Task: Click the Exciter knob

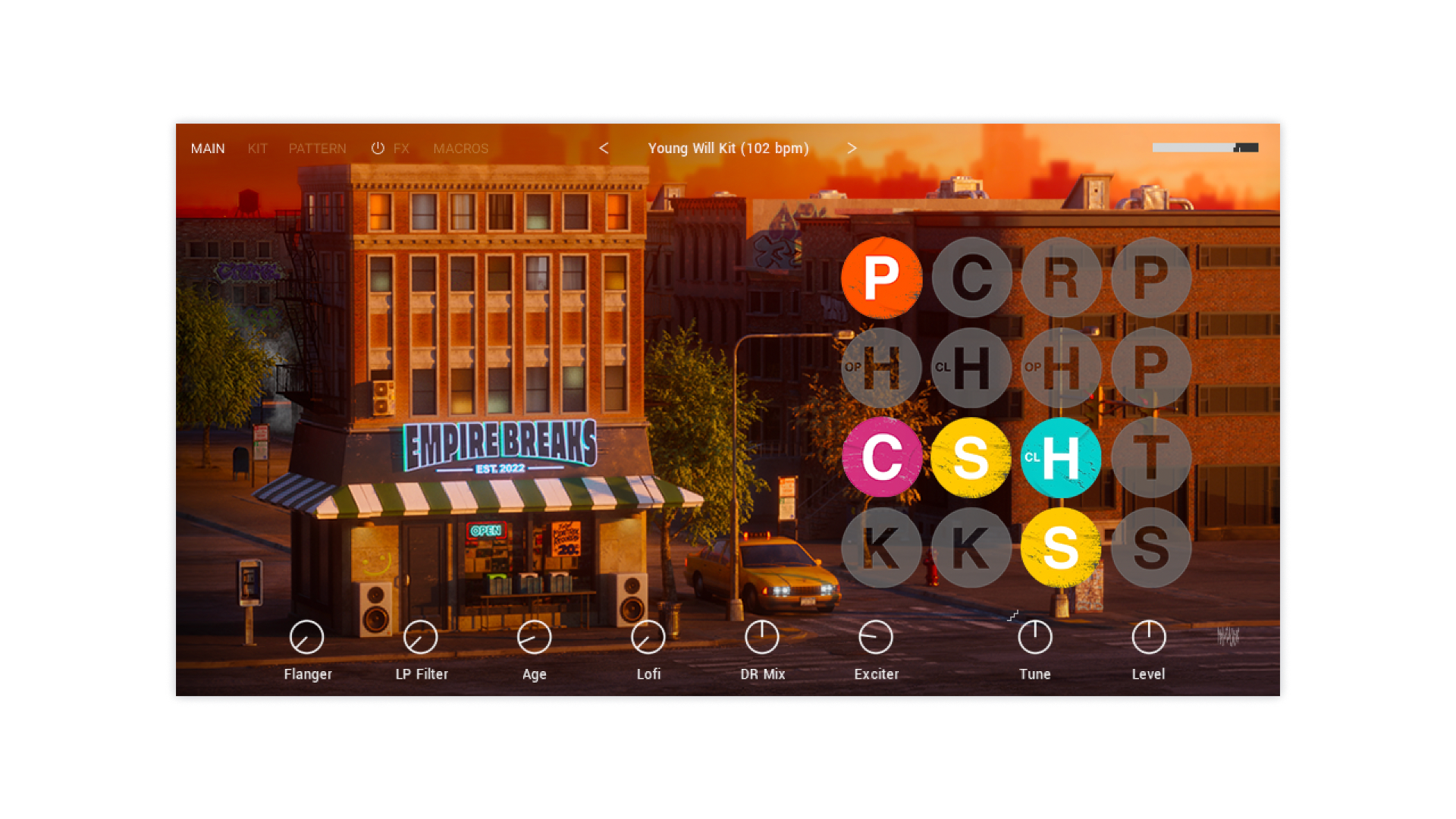Action: pos(876,638)
